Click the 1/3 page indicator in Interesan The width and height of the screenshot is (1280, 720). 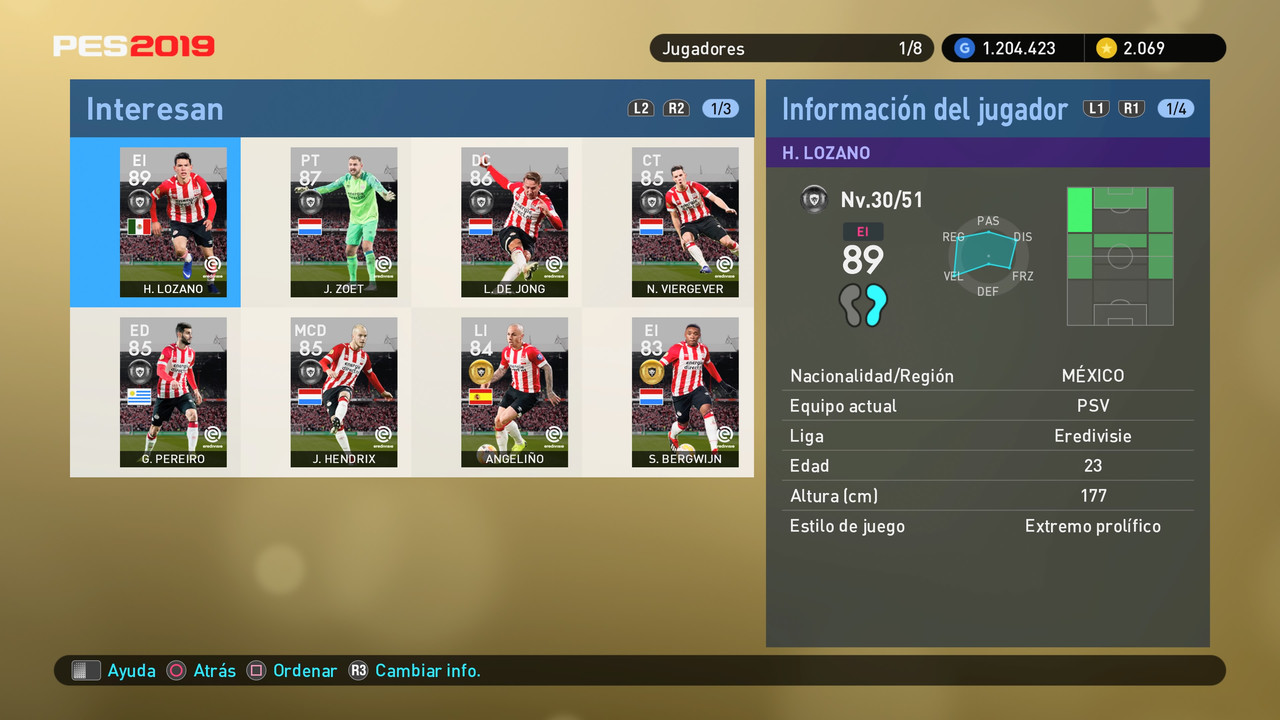click(719, 108)
